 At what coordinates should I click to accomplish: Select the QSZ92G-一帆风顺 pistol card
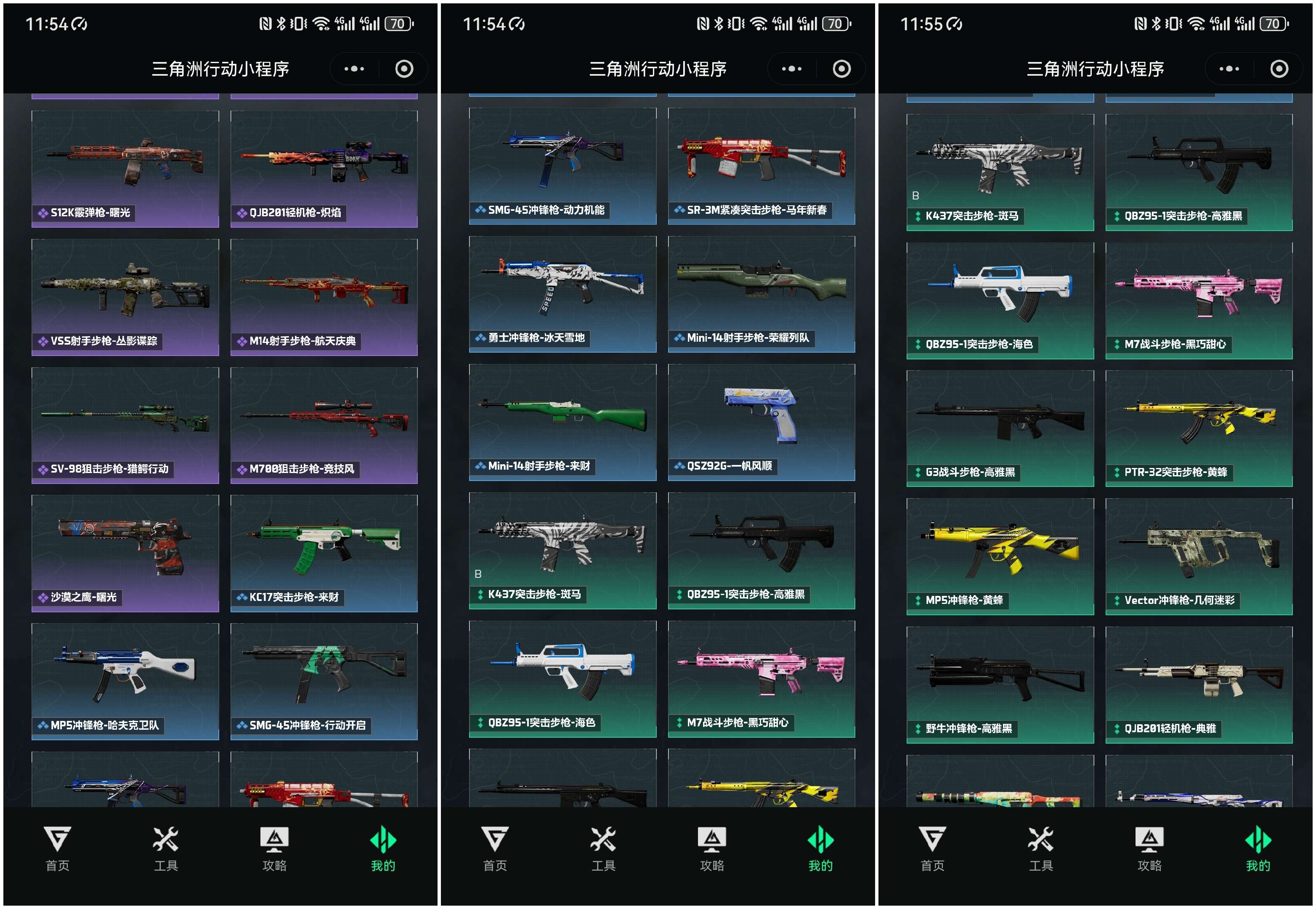pyautogui.click(x=761, y=422)
